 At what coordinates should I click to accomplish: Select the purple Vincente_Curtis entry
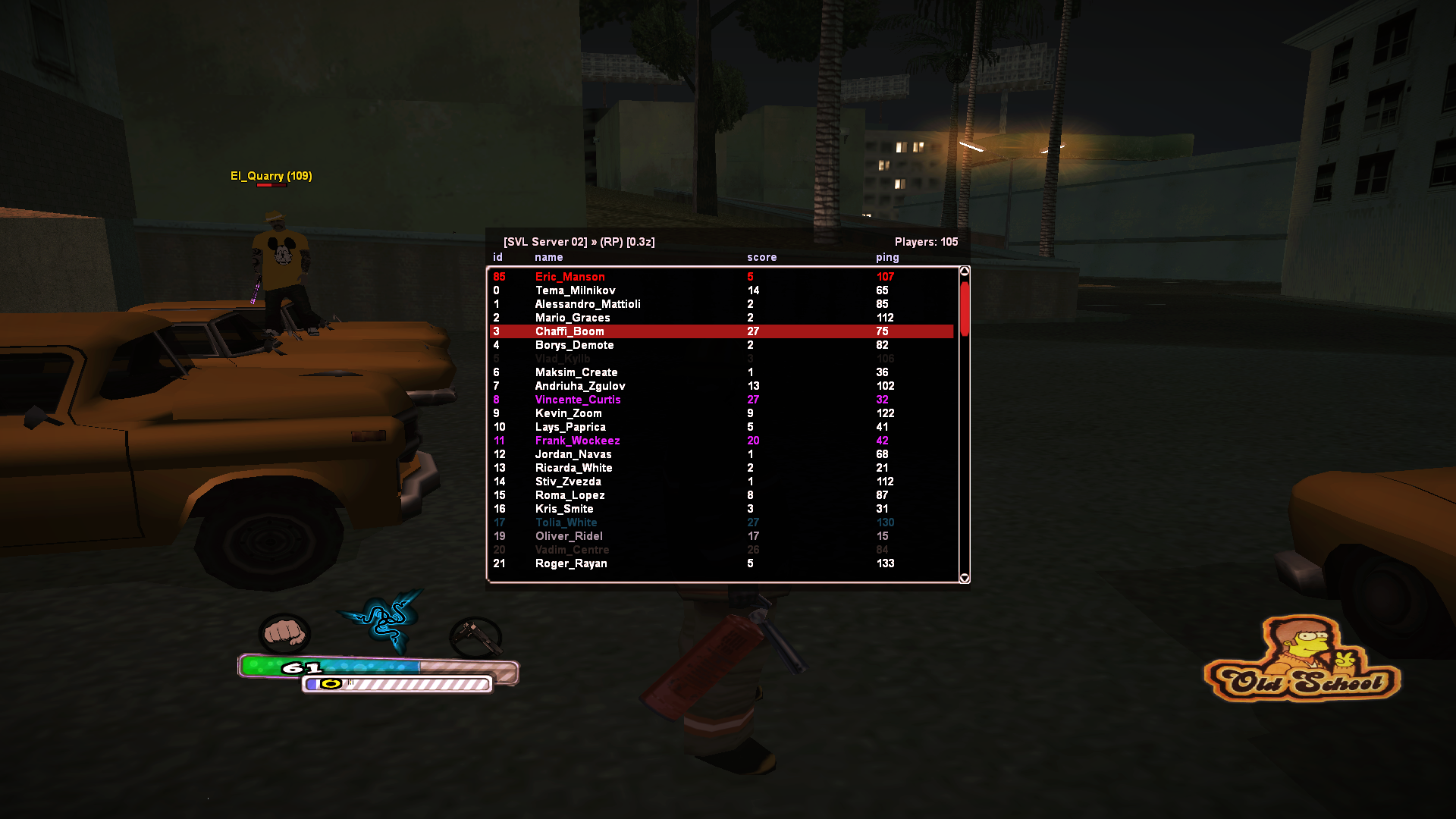pyautogui.click(x=578, y=400)
